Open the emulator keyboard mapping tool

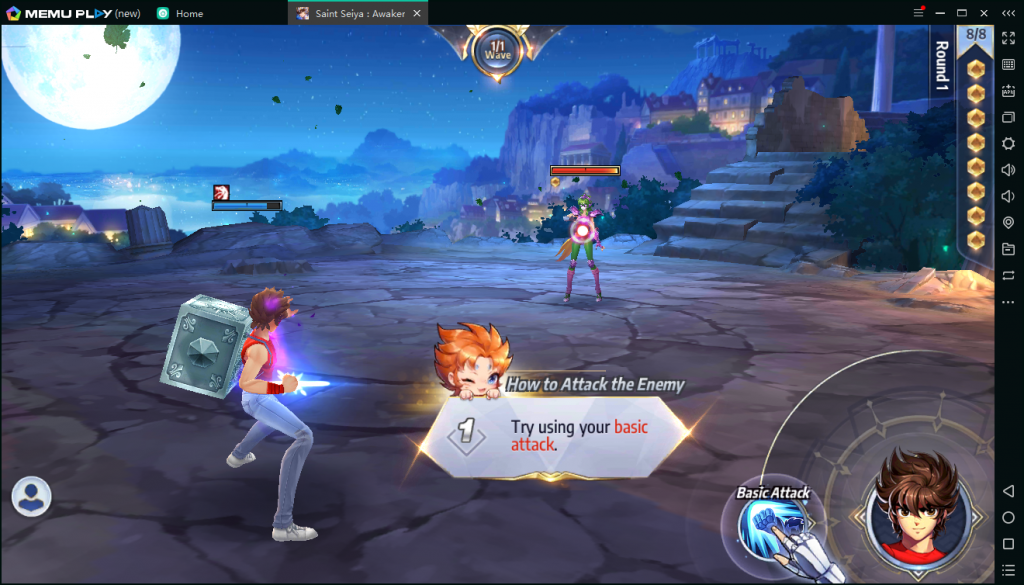coord(1008,65)
